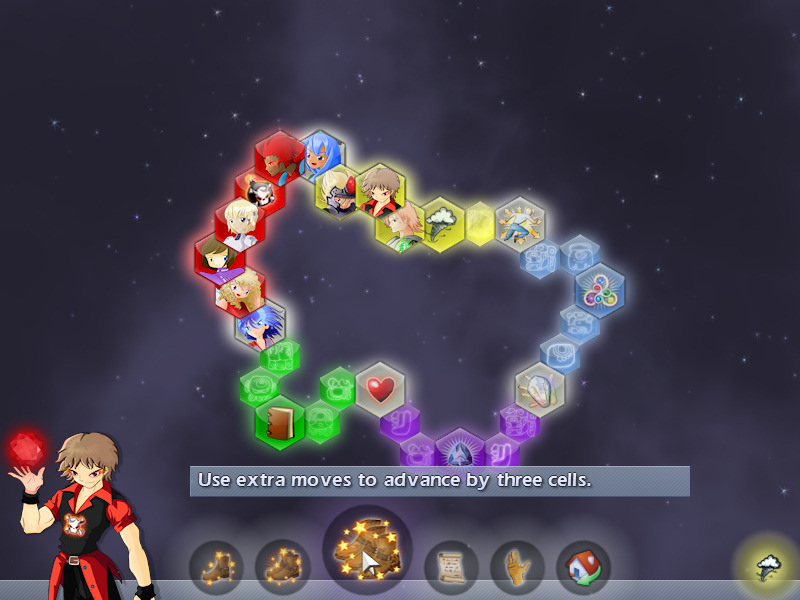Activate the three-cell extra moves boots button
This screenshot has height=600, width=800.
(367, 552)
